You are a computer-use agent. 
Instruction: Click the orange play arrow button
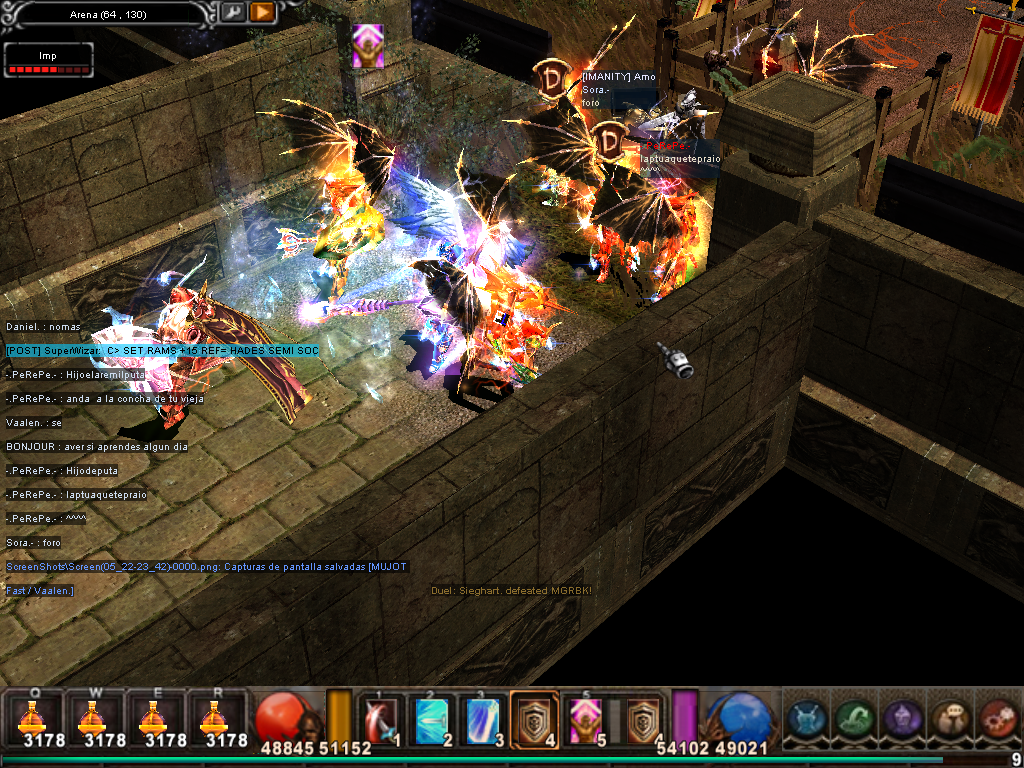[262, 12]
